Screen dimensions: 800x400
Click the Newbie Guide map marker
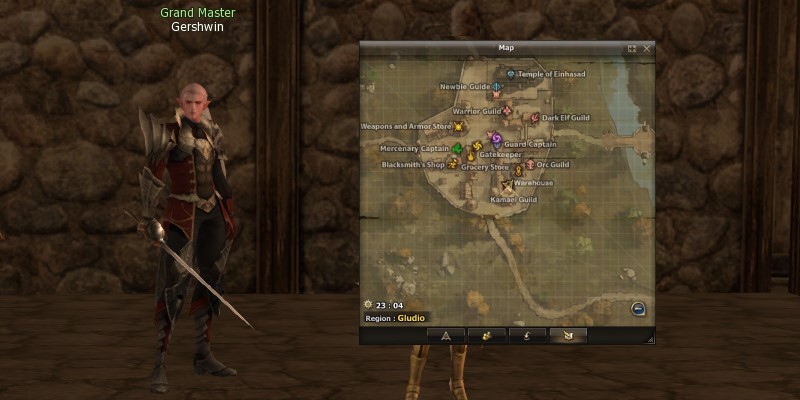(497, 87)
